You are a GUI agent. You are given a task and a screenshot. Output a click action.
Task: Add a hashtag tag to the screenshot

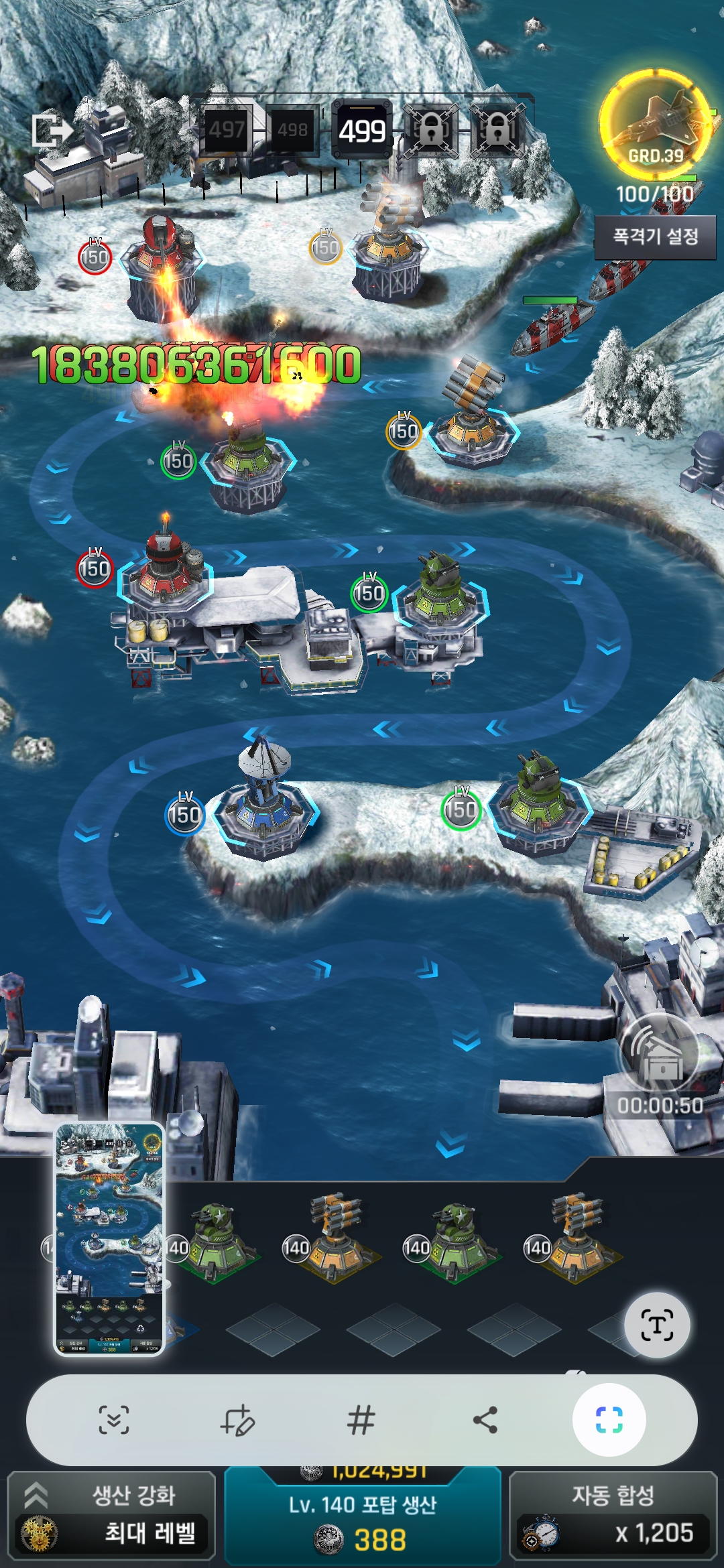pos(361,1419)
